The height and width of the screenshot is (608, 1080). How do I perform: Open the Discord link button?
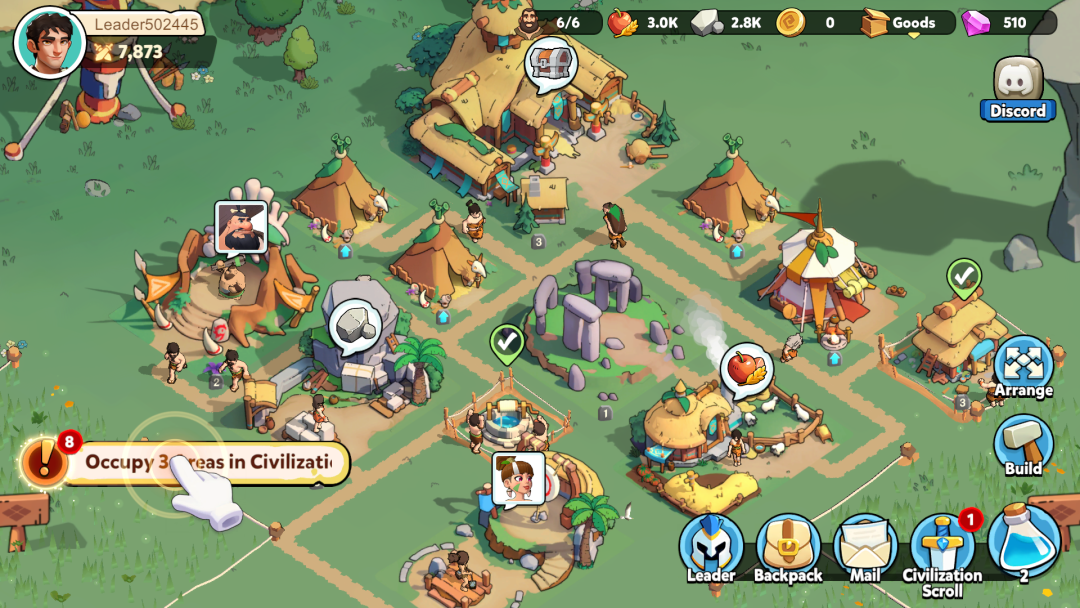tap(1018, 90)
